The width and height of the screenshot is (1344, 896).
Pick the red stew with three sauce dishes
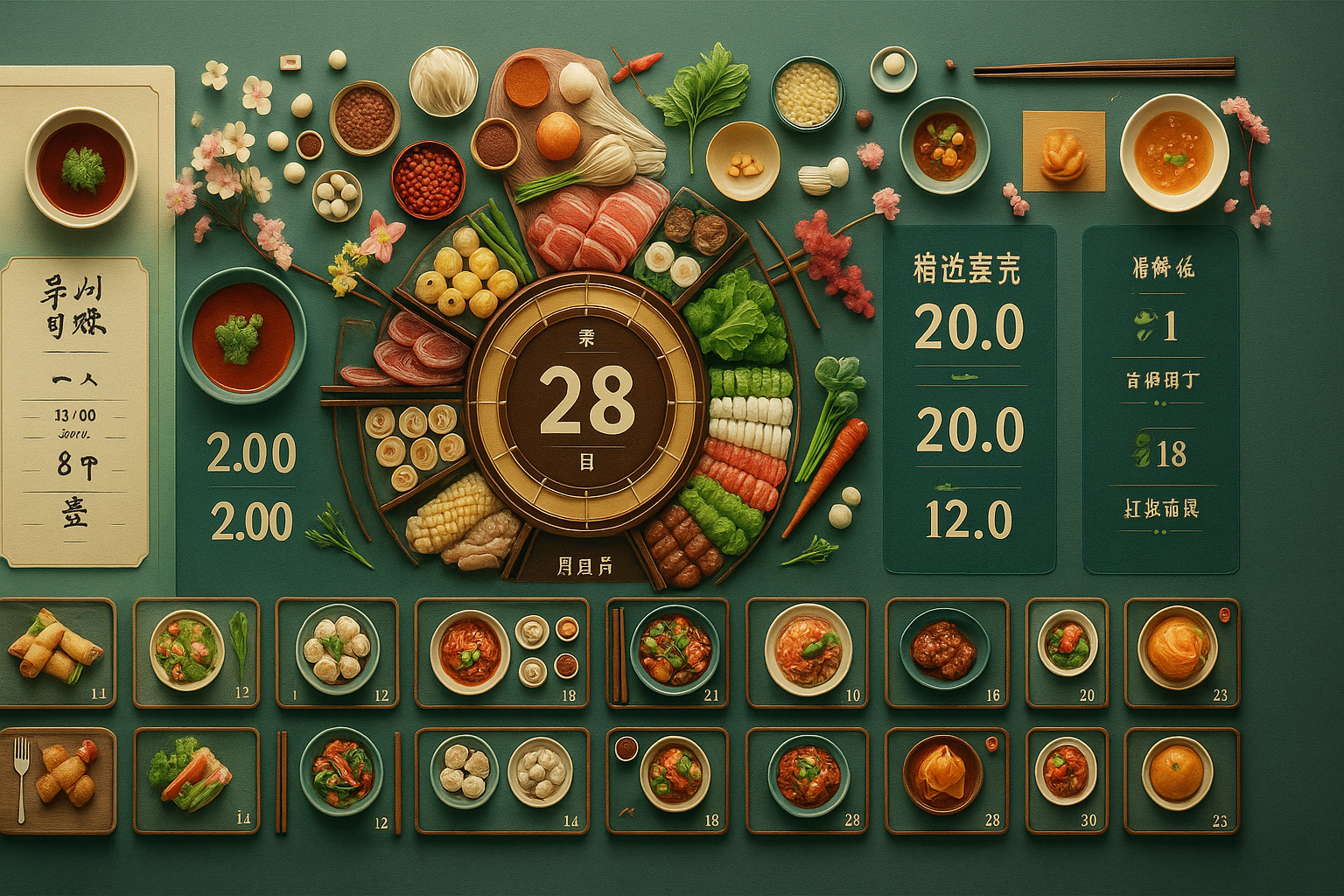501,652
